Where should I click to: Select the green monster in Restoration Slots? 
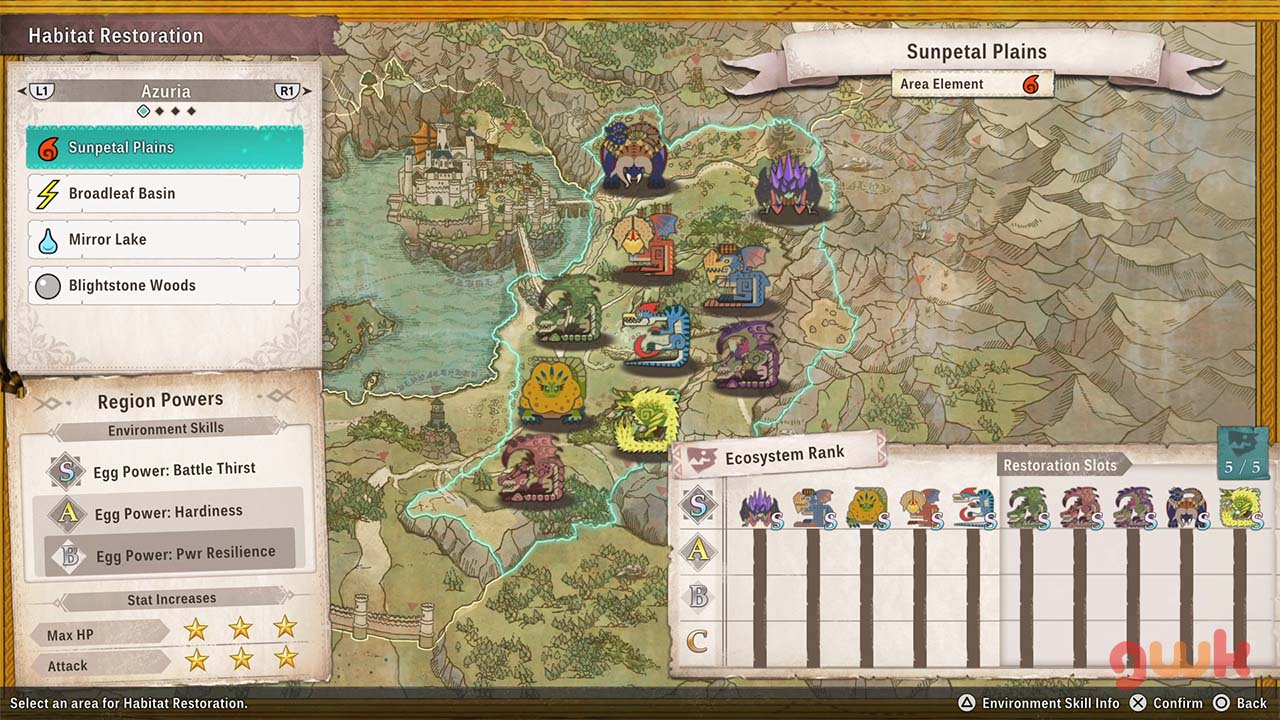pyautogui.click(x=1026, y=508)
